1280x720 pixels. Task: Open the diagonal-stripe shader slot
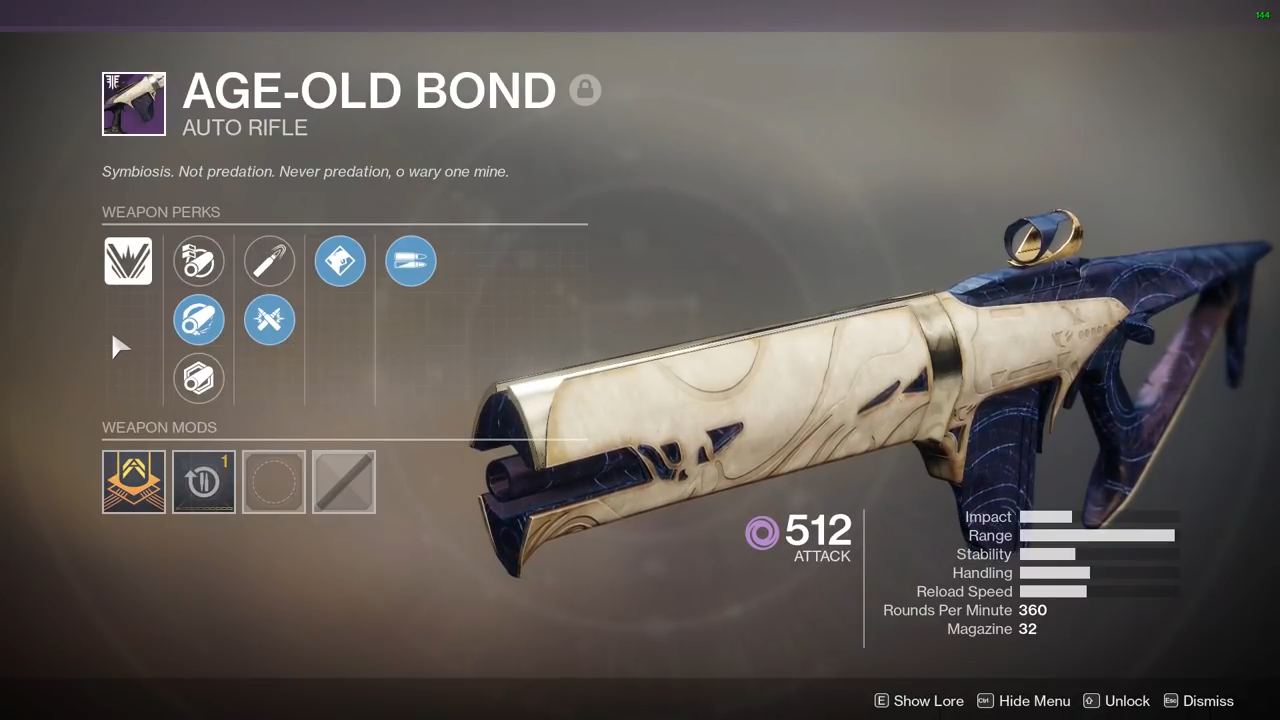[x=344, y=482]
